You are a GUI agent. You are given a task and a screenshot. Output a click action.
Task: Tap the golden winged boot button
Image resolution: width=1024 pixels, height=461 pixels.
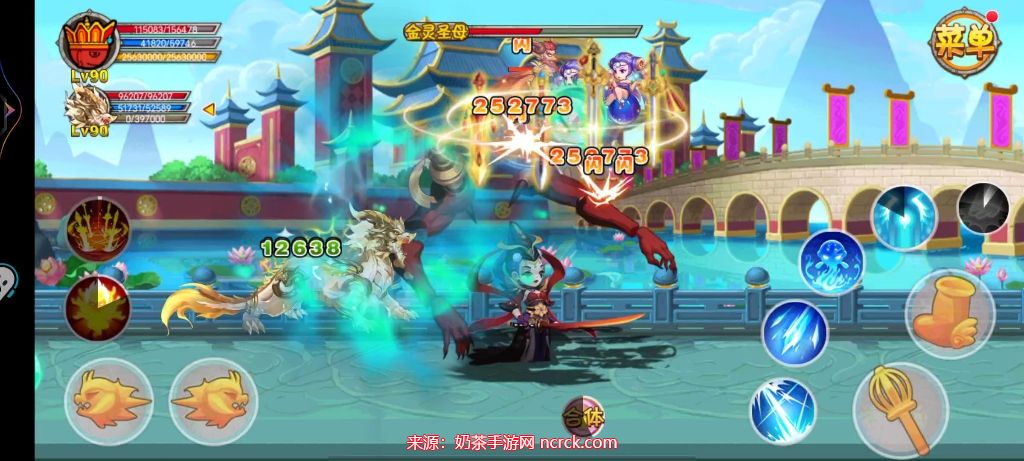click(950, 314)
